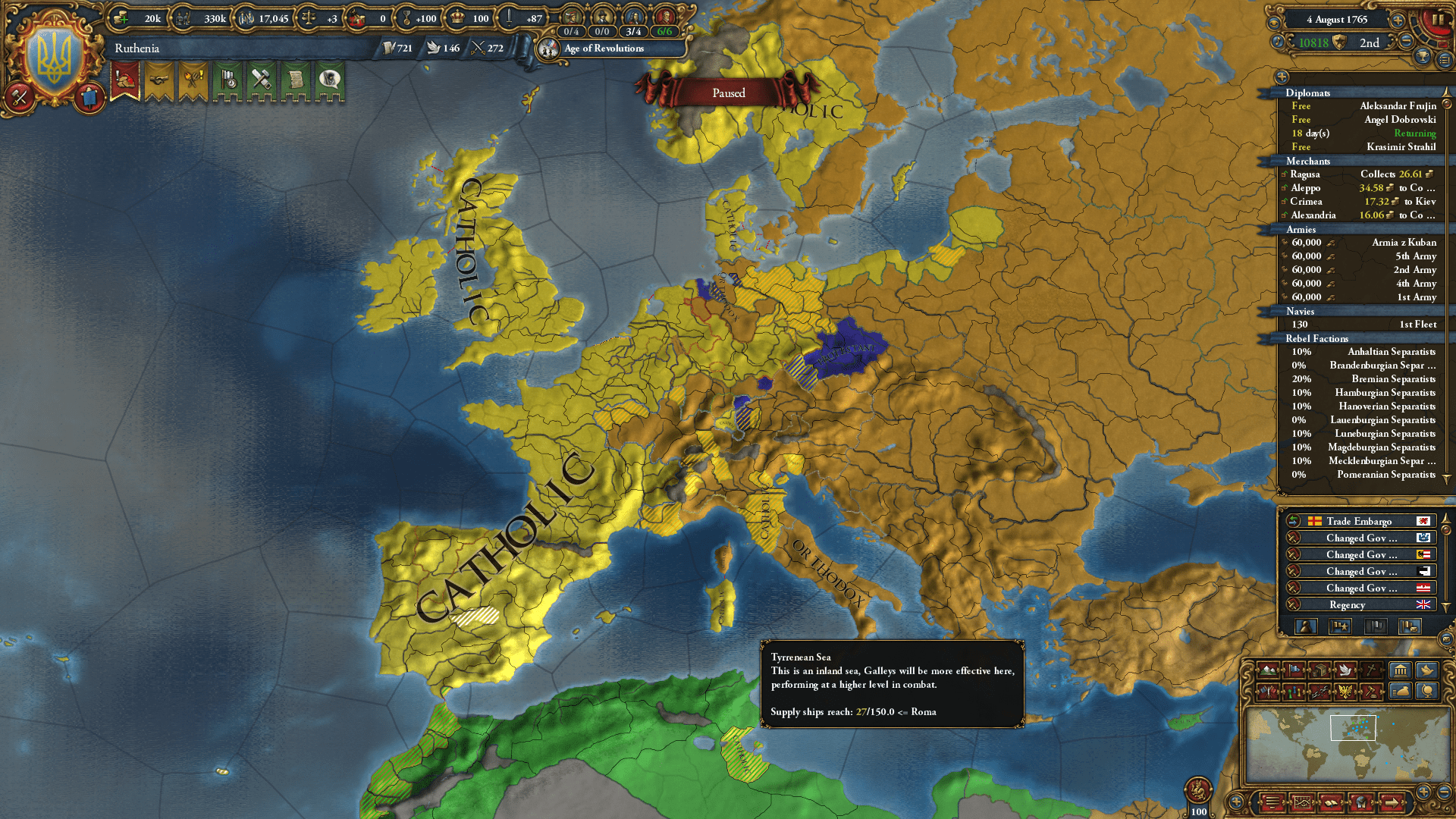1456x819 pixels.
Task: Select the terrain mapmode
Action: [x=1268, y=671]
